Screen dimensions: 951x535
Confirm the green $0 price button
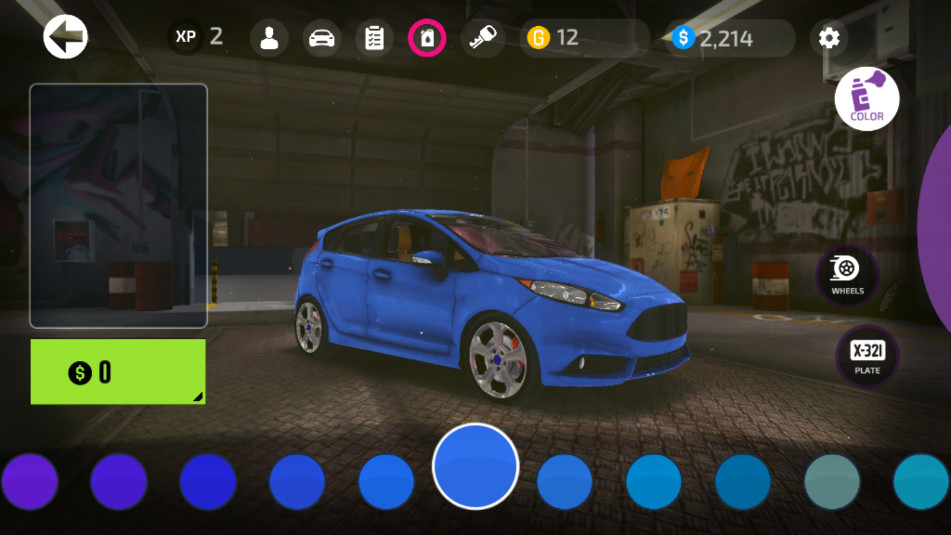point(118,372)
